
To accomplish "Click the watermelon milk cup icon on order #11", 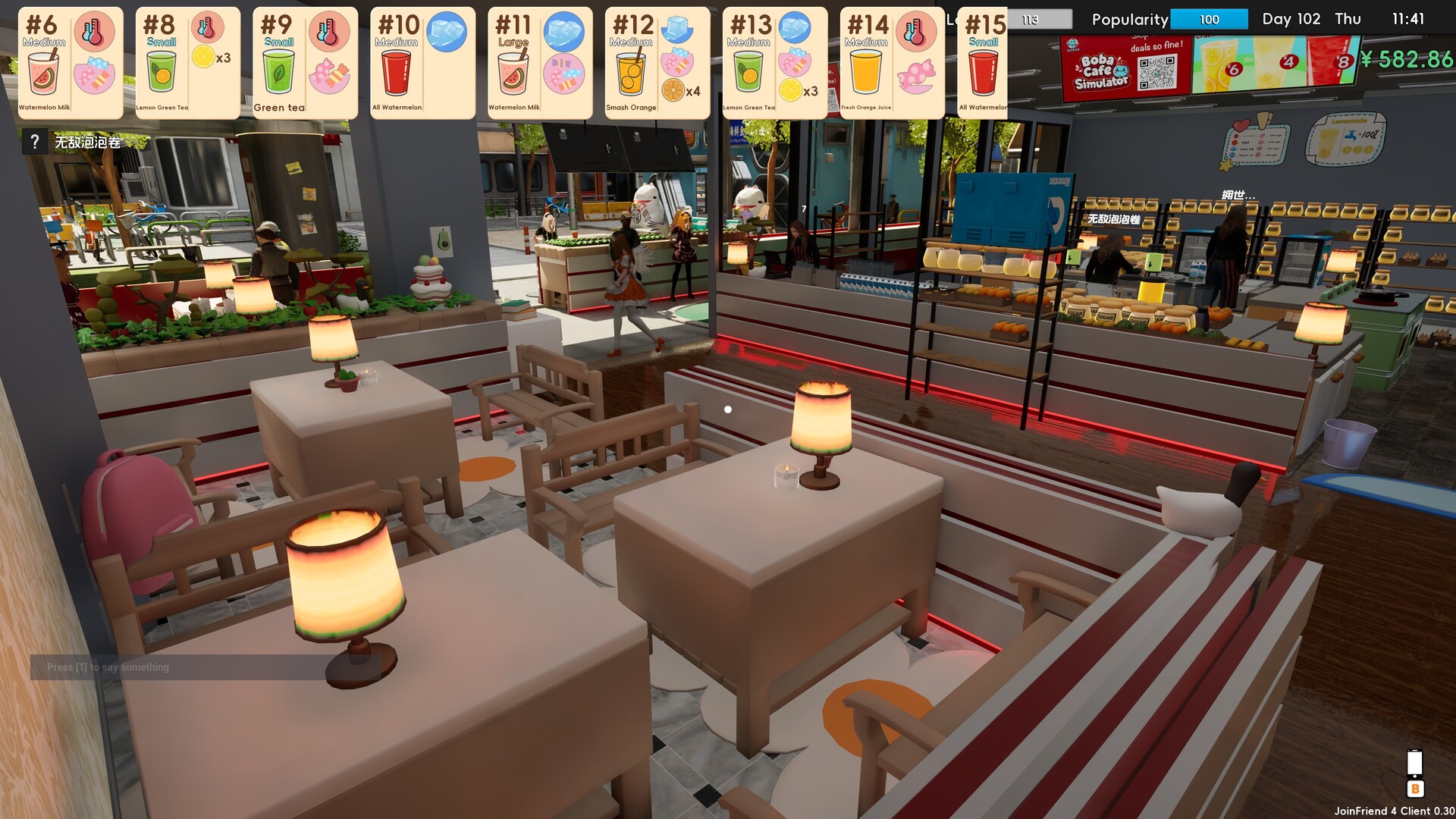I will pyautogui.click(x=513, y=72).
